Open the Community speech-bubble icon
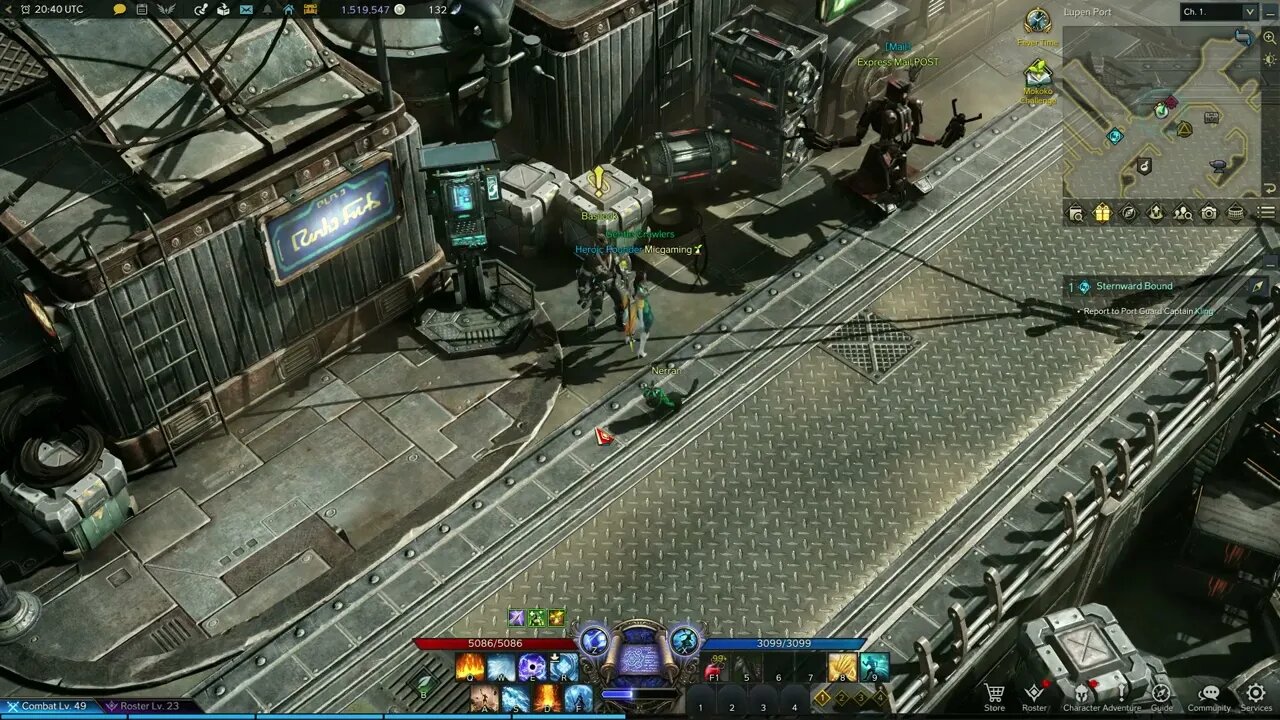Viewport: 1280px width, 720px height. tap(1209, 690)
